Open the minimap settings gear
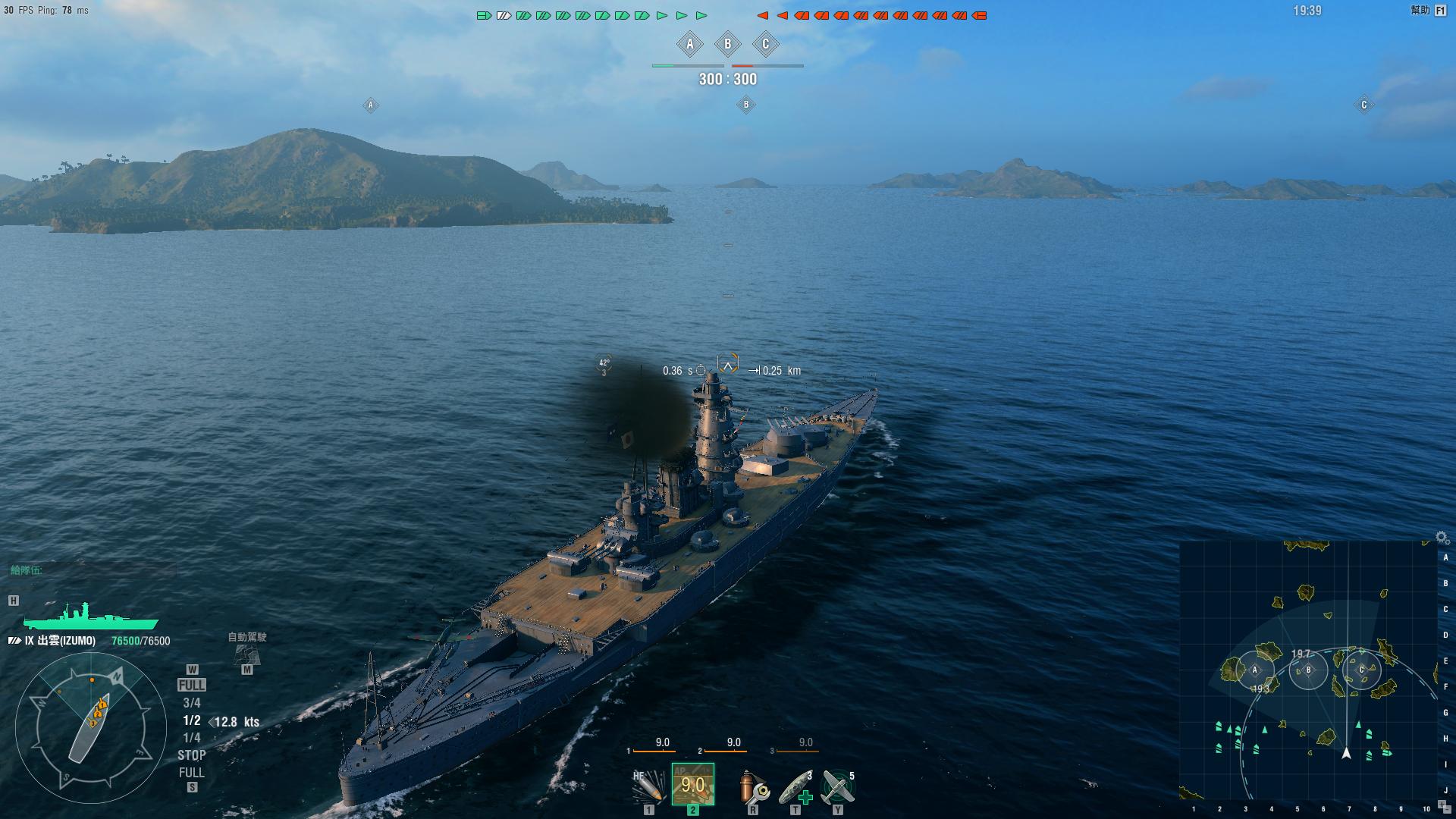 (x=1442, y=538)
